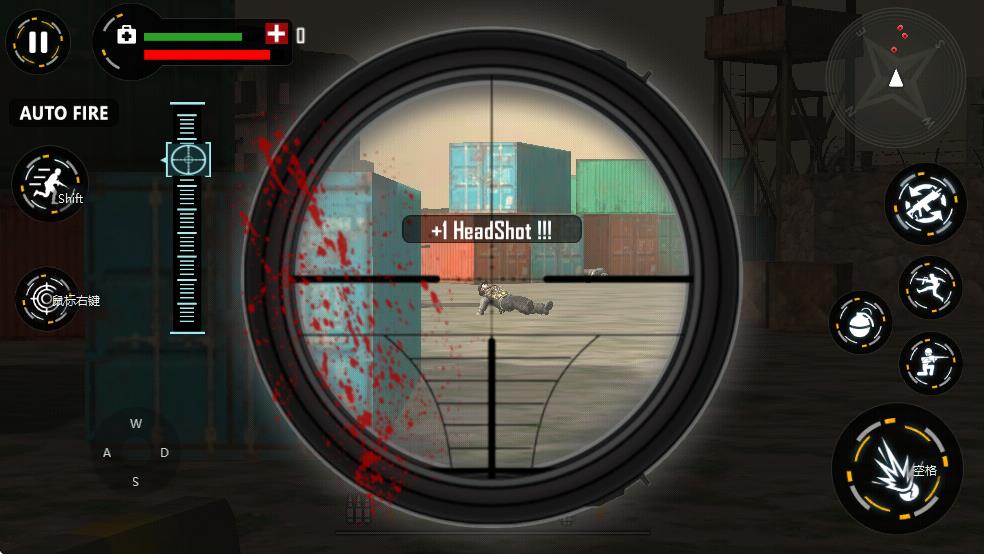Select the kneeling soldier crouch icon
984x554 pixels.
[x=930, y=362]
